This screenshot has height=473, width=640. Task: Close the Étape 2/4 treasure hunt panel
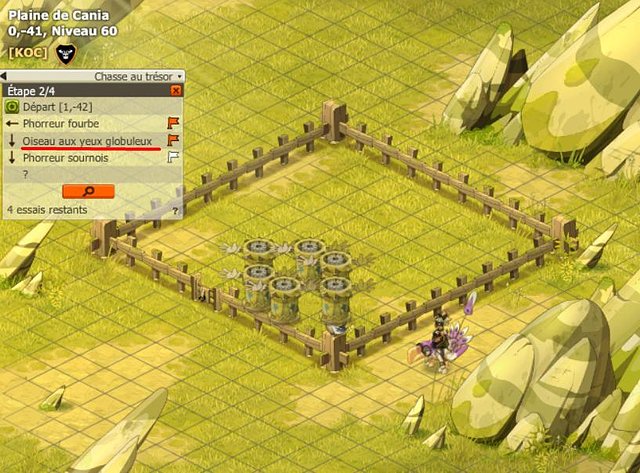pyautogui.click(x=176, y=90)
